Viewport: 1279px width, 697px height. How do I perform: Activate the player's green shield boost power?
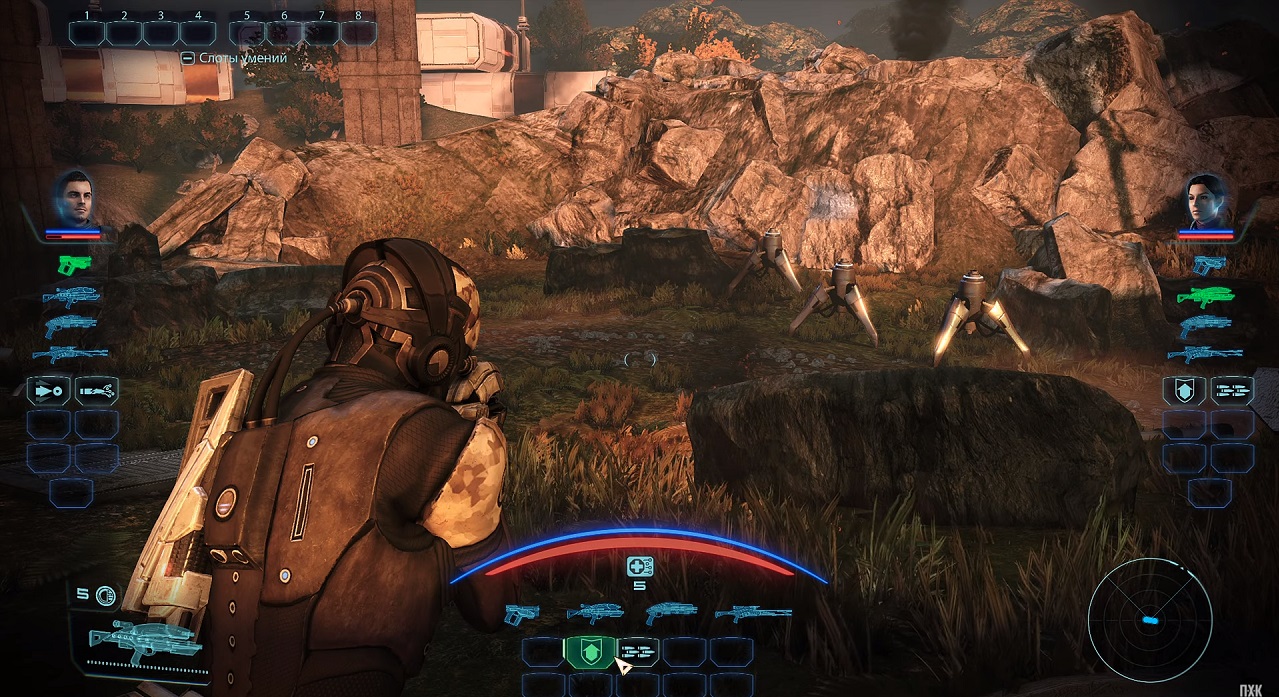tap(591, 652)
